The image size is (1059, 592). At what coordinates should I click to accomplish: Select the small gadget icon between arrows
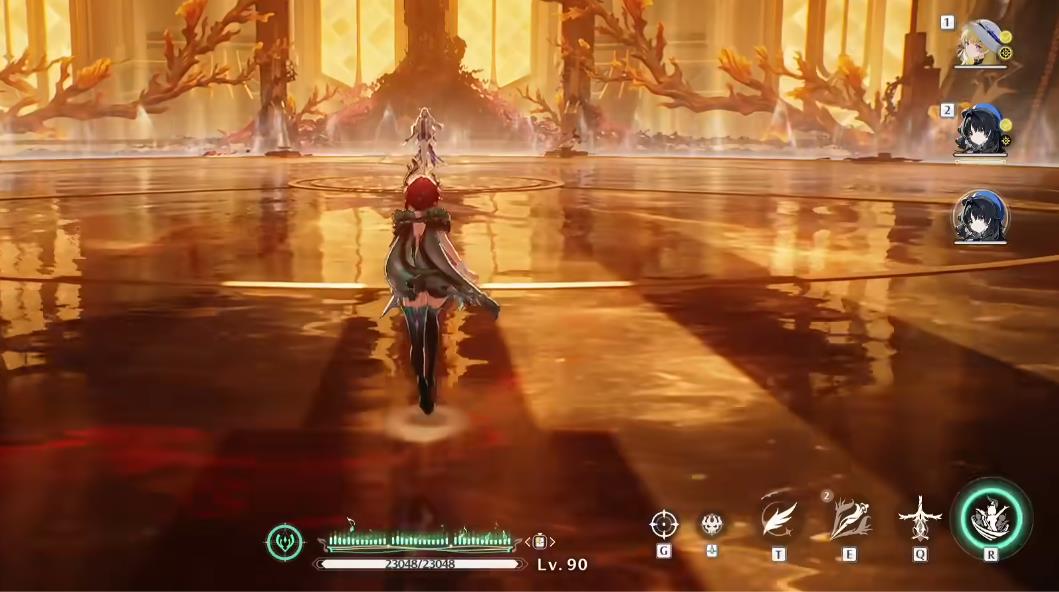point(540,542)
